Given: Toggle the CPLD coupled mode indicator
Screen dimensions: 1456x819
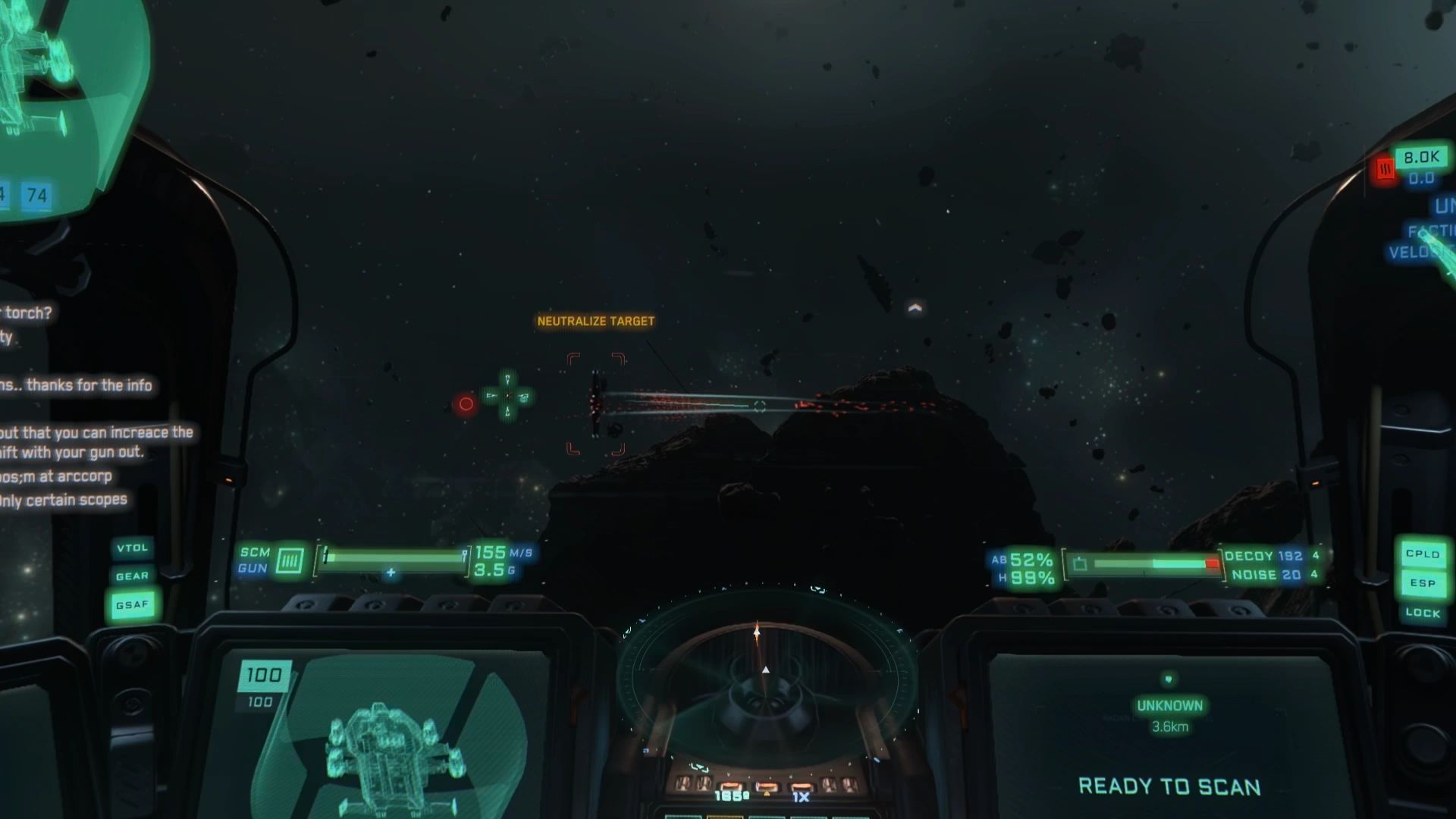Looking at the screenshot, I should (1422, 554).
